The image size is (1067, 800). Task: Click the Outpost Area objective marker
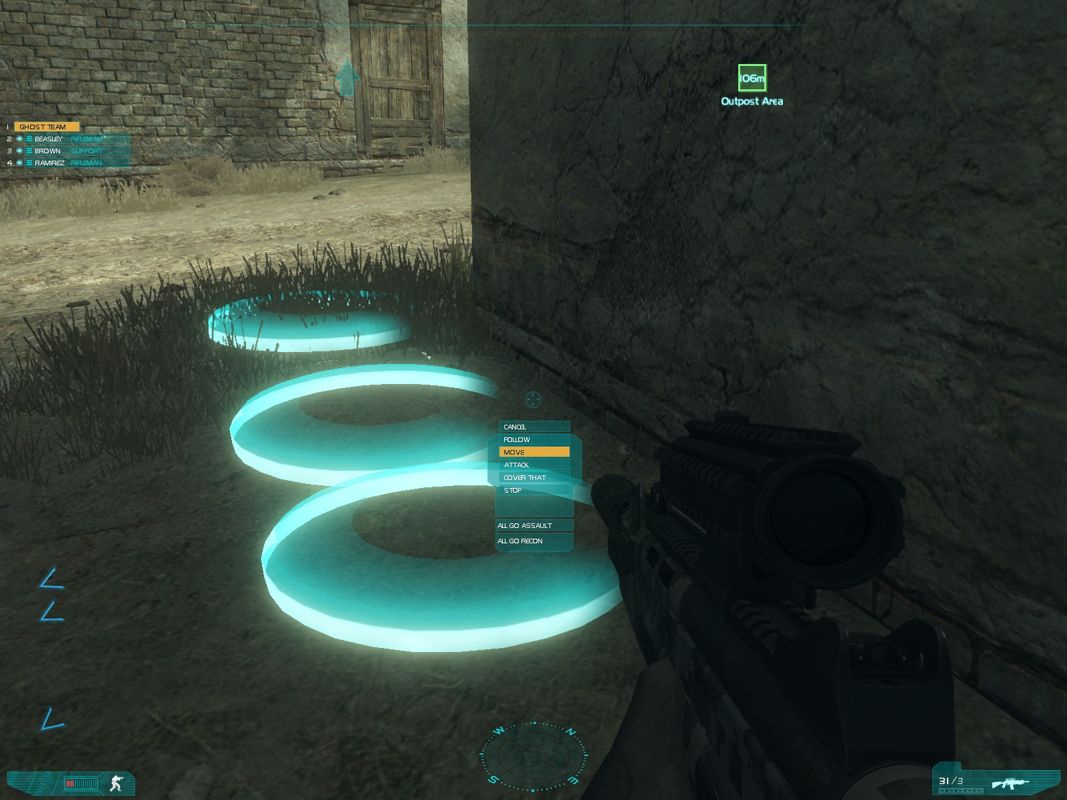(x=752, y=78)
